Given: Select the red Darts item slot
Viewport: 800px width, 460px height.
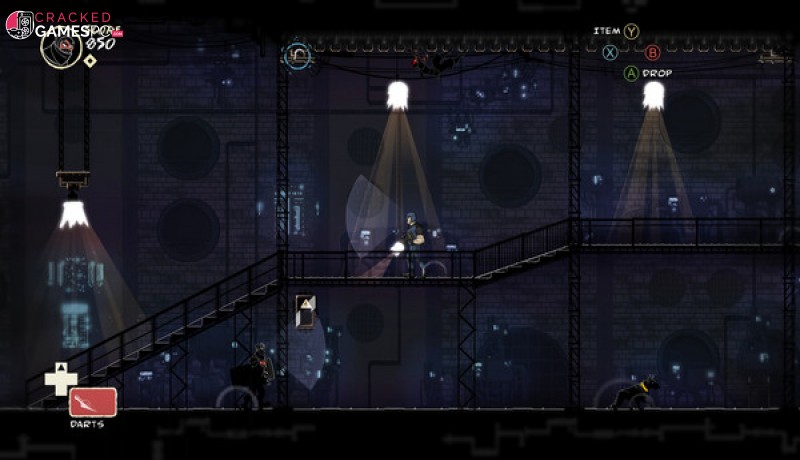Looking at the screenshot, I should [93, 401].
